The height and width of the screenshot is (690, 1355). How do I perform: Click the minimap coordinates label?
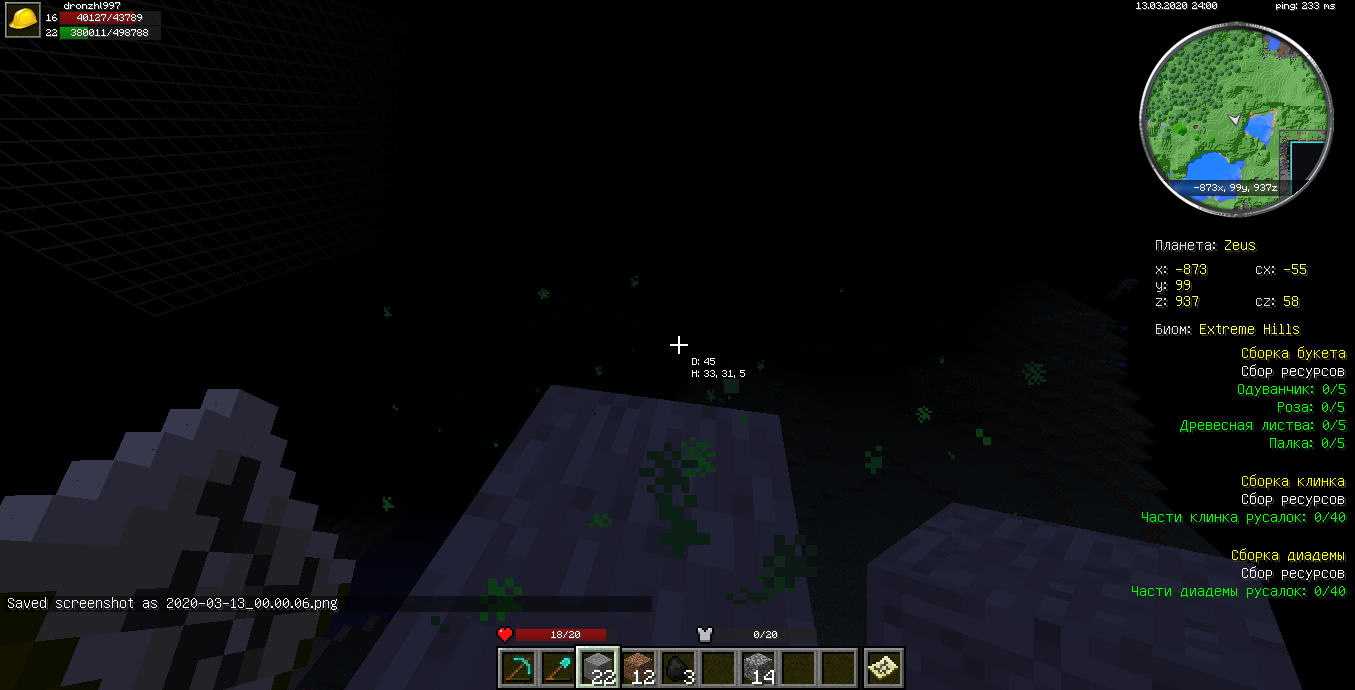[x=1237, y=187]
